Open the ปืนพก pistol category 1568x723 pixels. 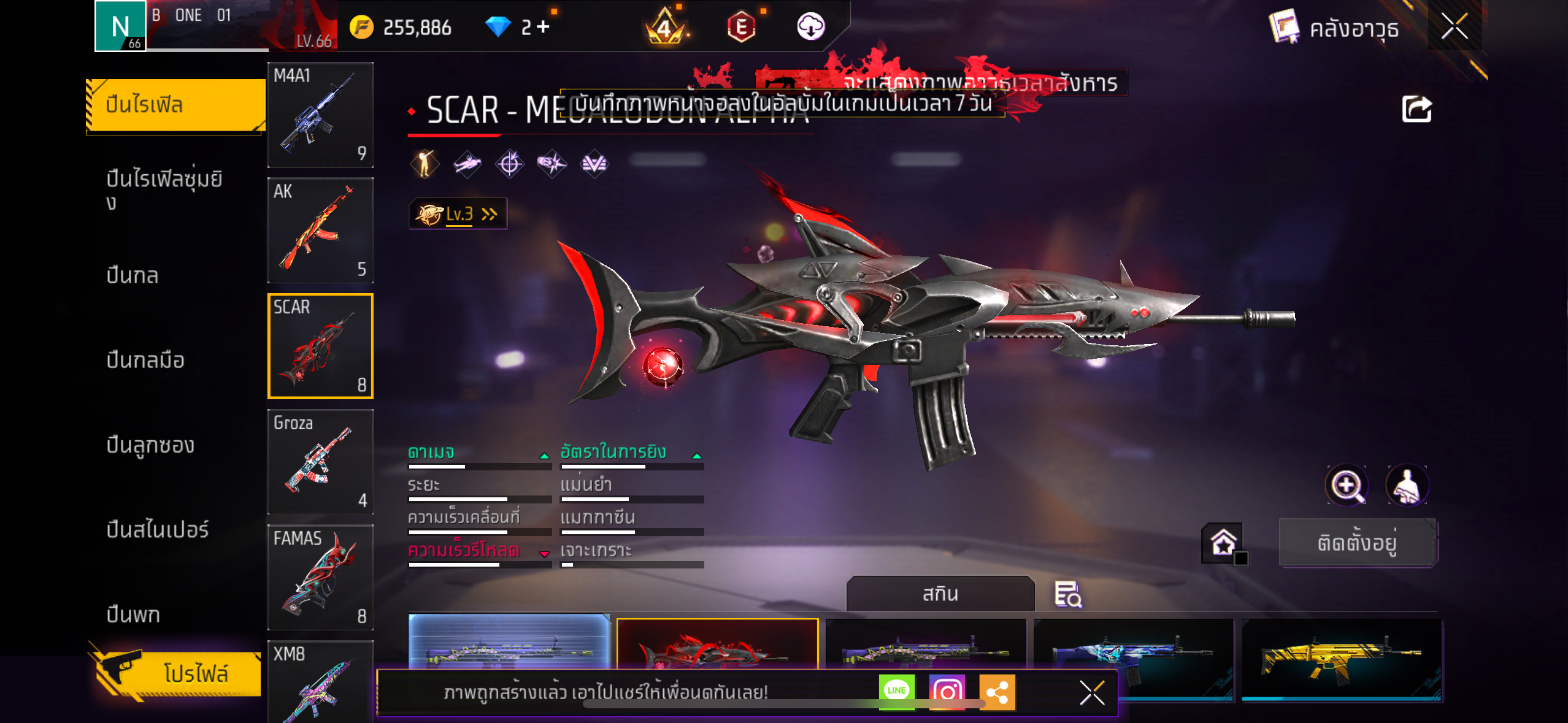click(133, 614)
